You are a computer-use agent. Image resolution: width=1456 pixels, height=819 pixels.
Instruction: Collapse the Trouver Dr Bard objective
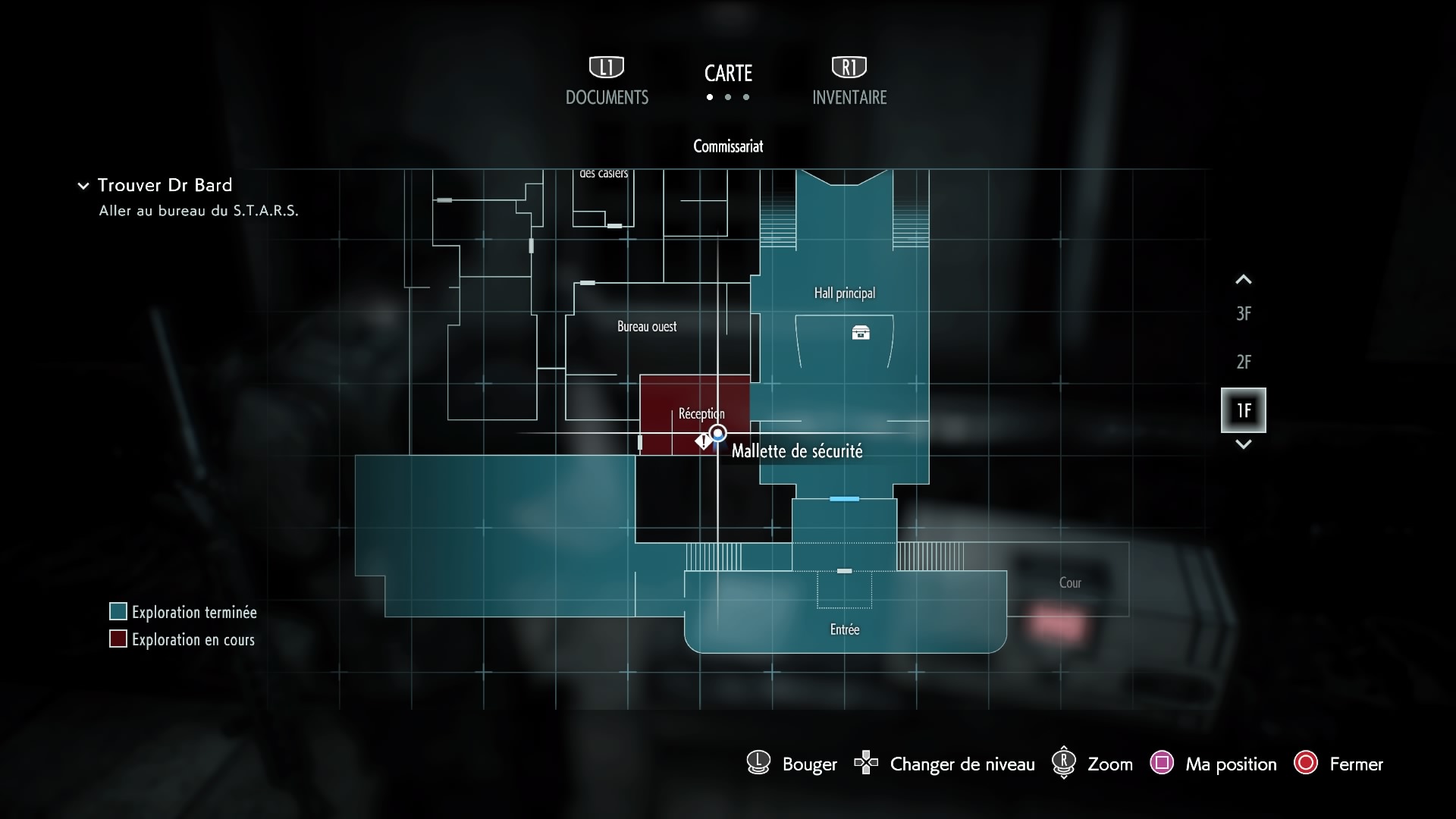[83, 186]
